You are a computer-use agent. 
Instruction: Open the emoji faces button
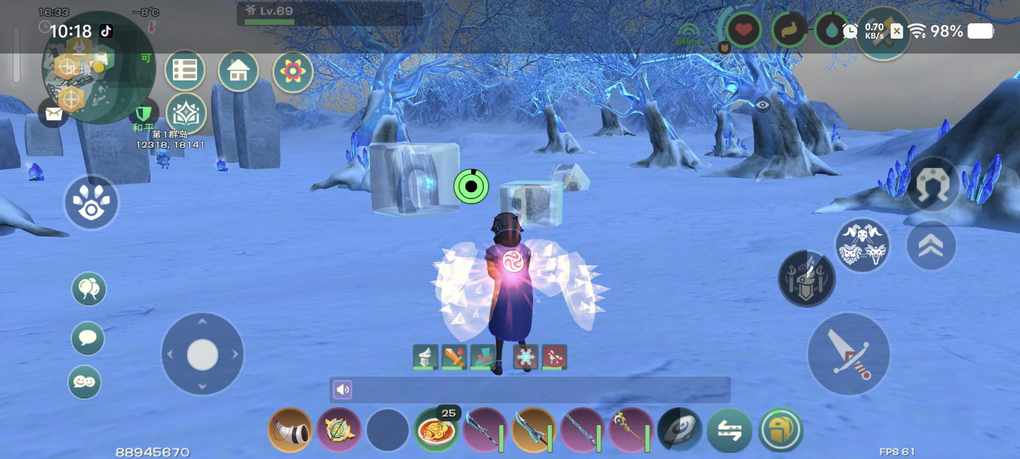[x=85, y=382]
